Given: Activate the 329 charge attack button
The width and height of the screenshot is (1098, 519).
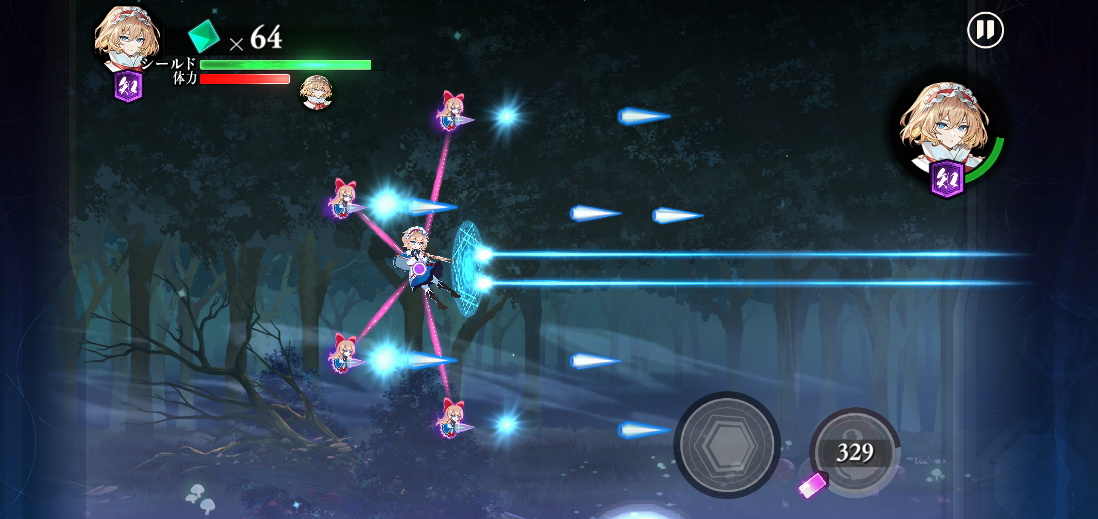Looking at the screenshot, I should (855, 452).
